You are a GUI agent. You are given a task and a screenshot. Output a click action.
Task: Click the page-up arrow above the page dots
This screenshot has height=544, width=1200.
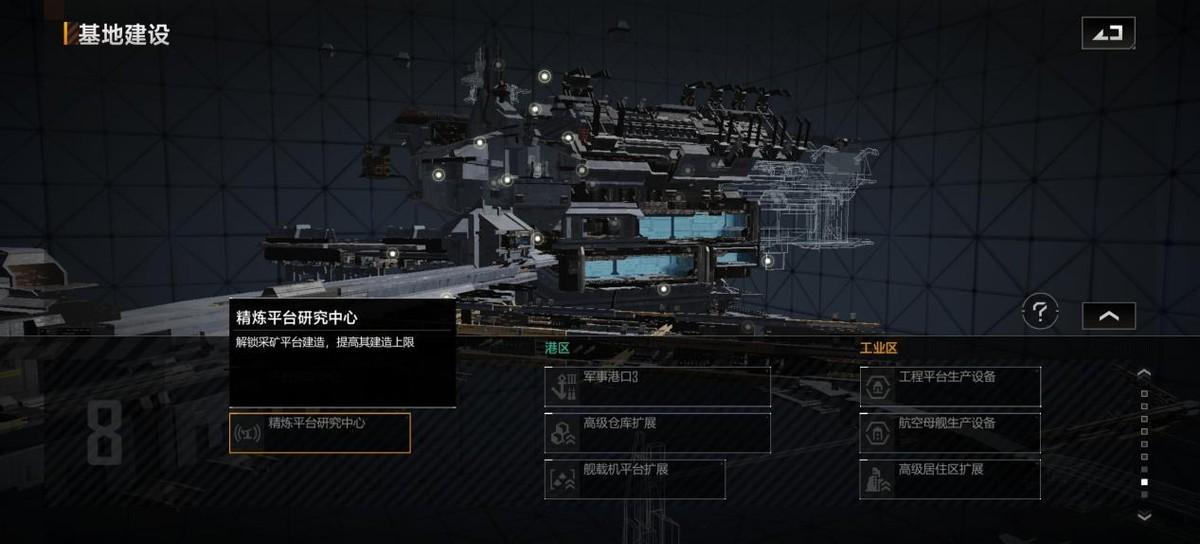1145,374
